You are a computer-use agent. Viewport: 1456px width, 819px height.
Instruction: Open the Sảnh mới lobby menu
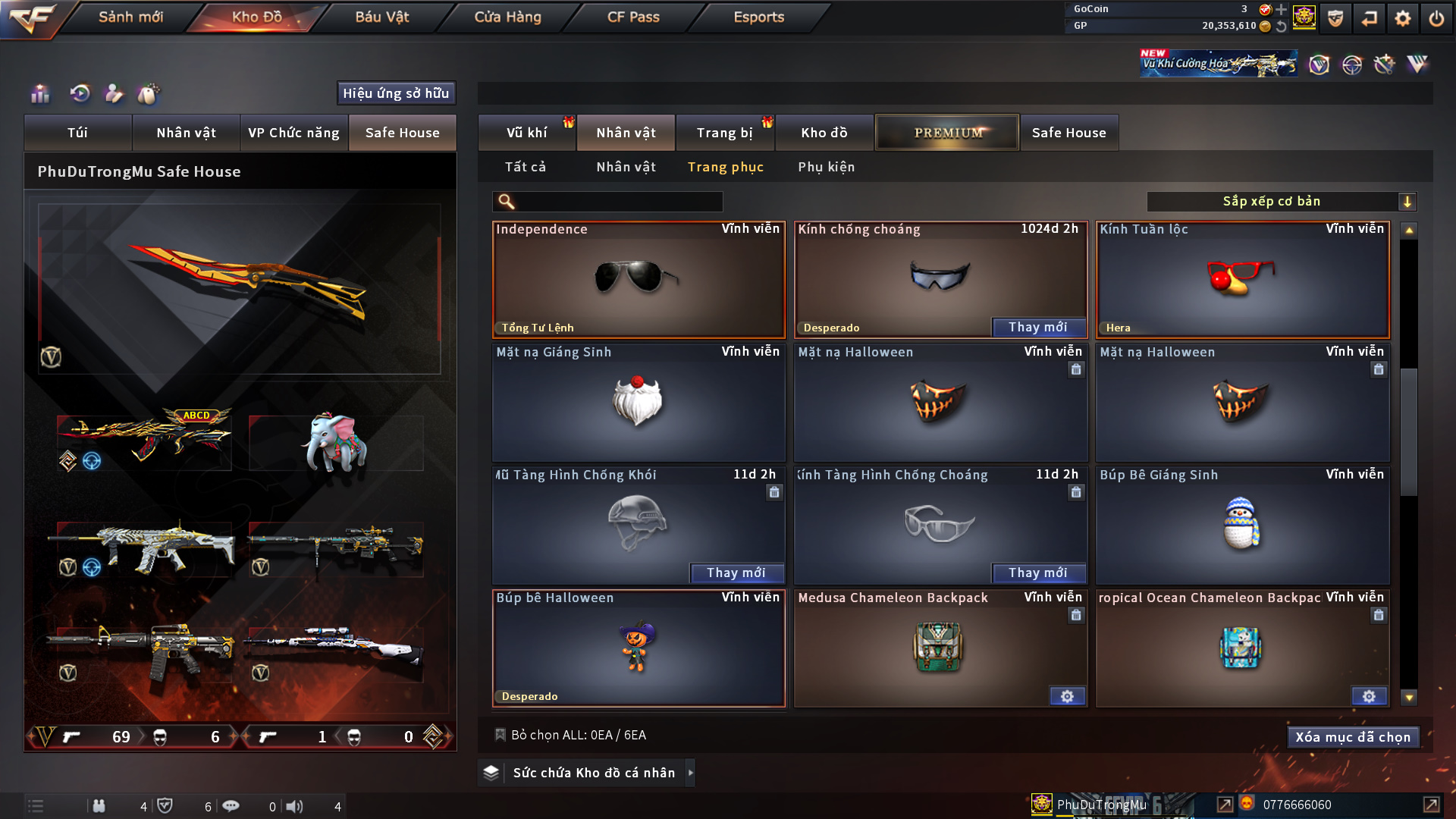(130, 17)
